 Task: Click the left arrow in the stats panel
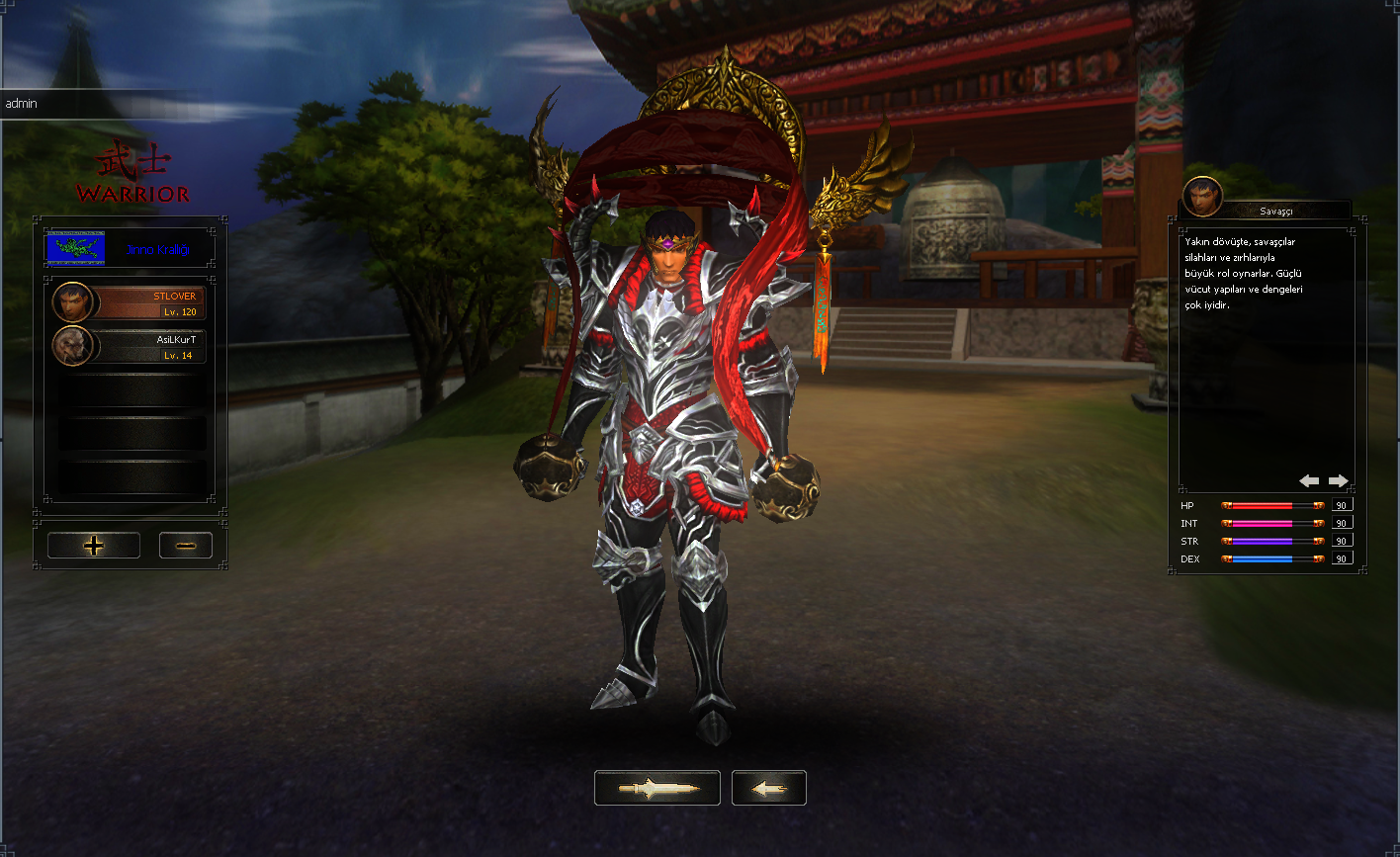1309,480
